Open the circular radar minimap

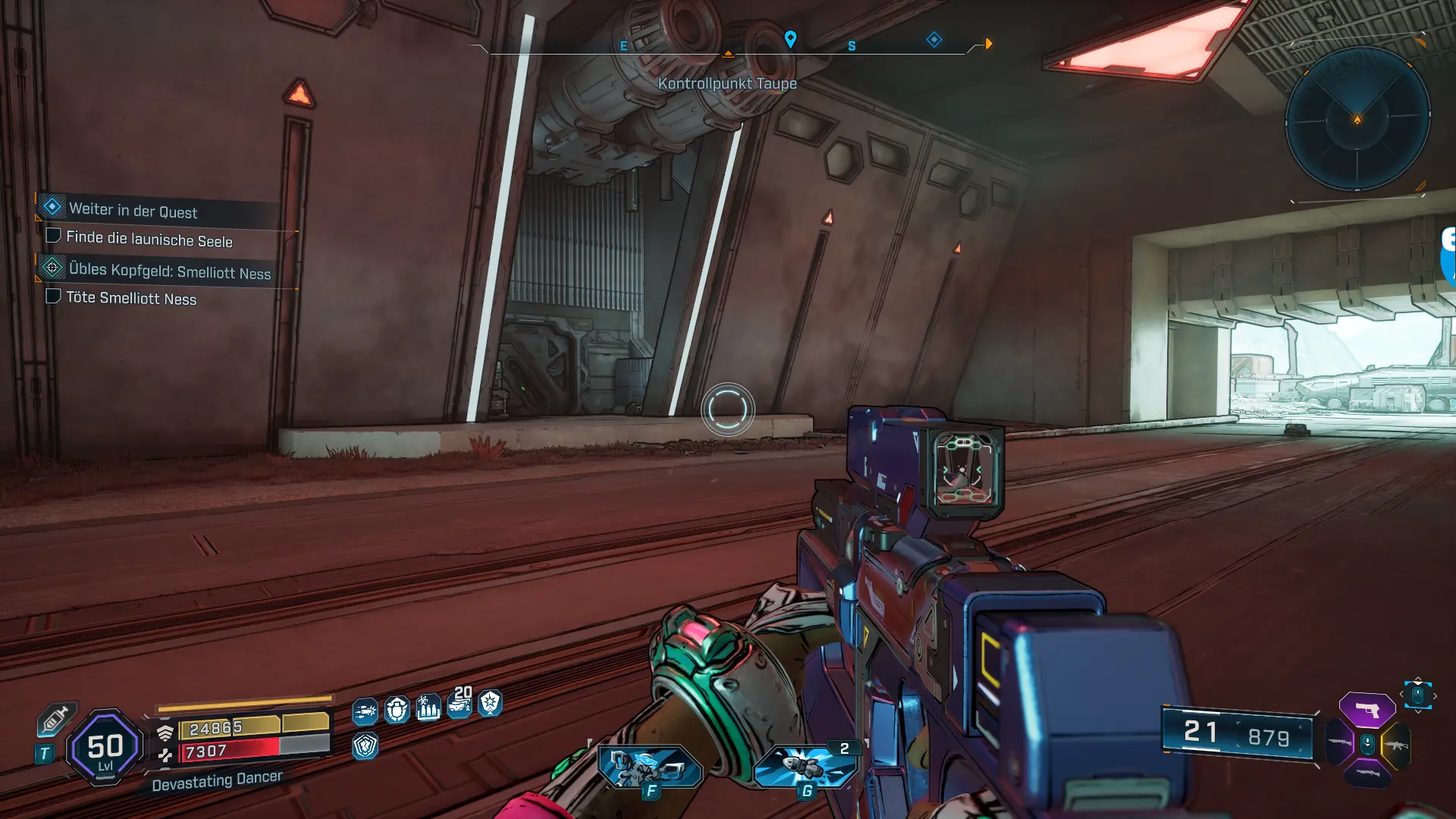point(1357,119)
